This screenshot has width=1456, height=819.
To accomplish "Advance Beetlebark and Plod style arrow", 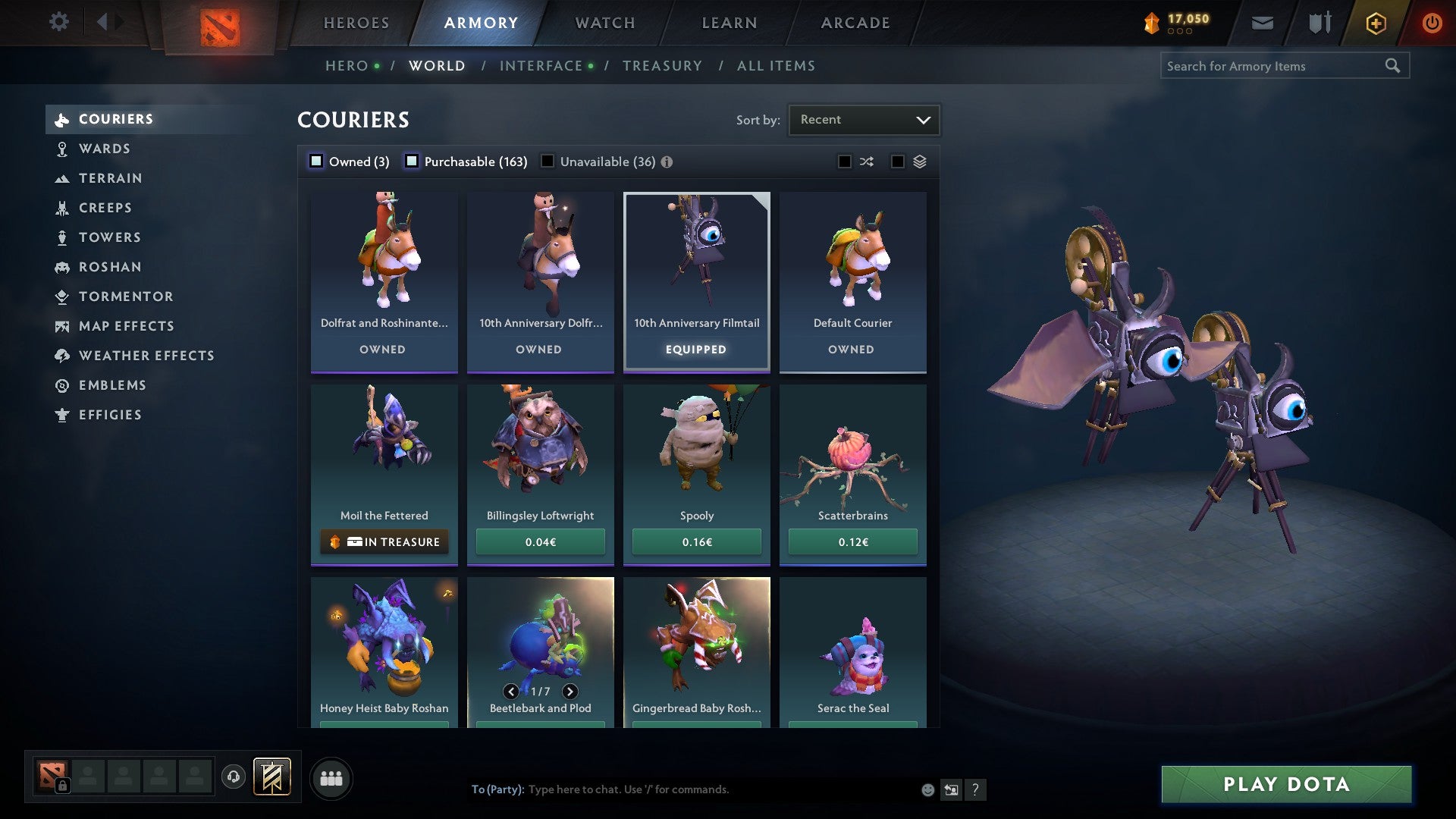I will 570,691.
